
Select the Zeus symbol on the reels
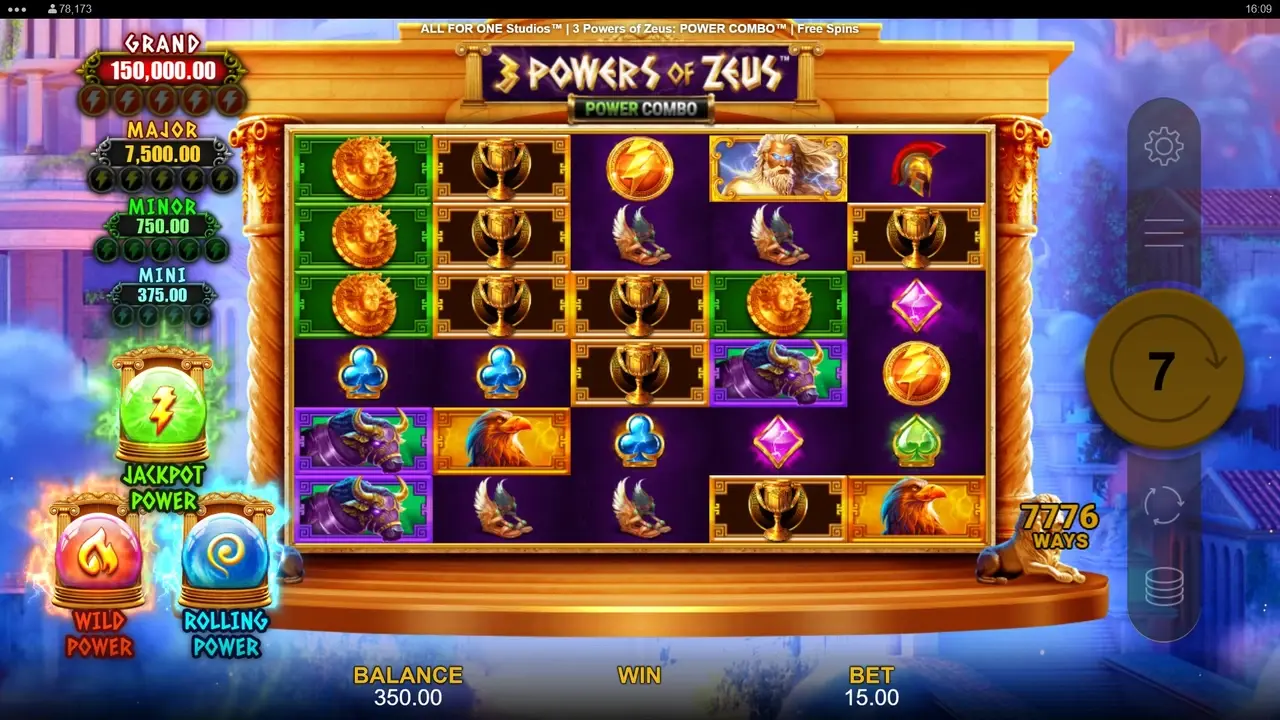pos(778,166)
